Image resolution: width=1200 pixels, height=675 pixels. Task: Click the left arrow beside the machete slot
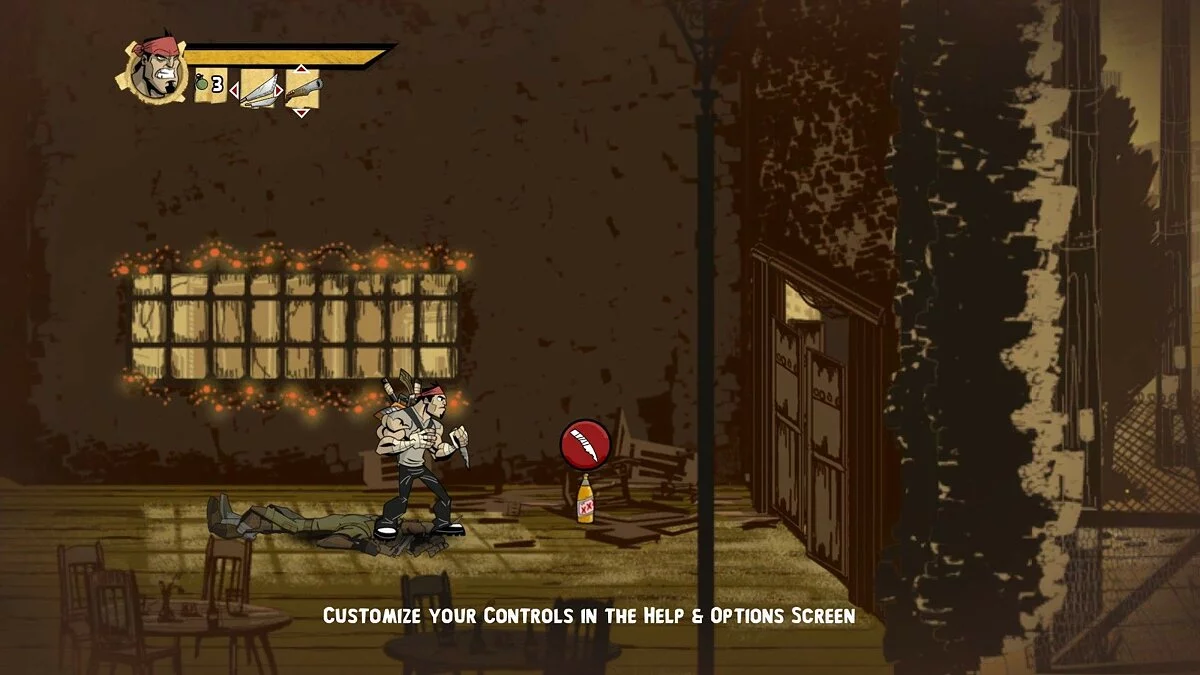(x=234, y=91)
